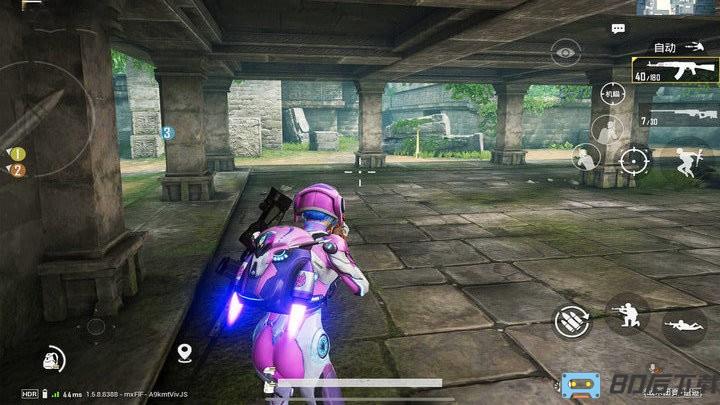Reload with the bullets reload button

571,321
